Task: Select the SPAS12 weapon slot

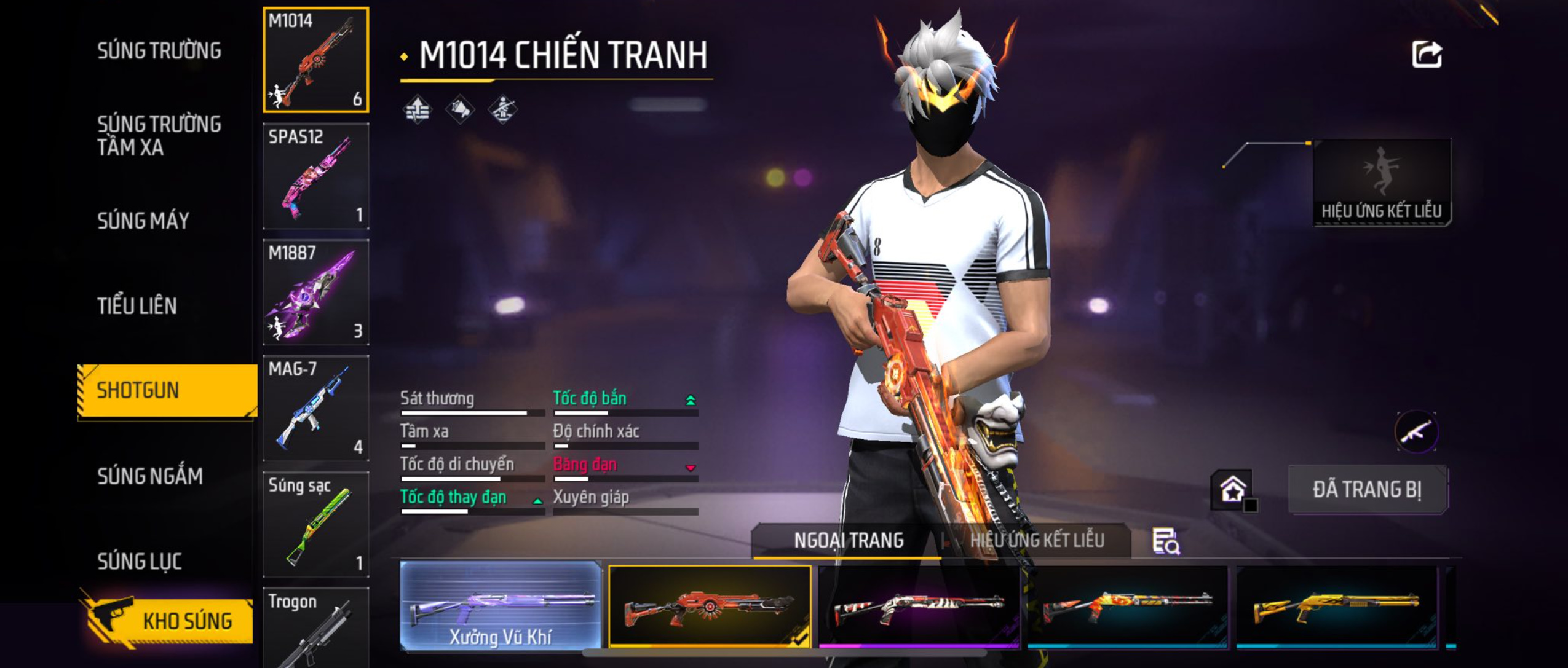Action: pos(316,176)
